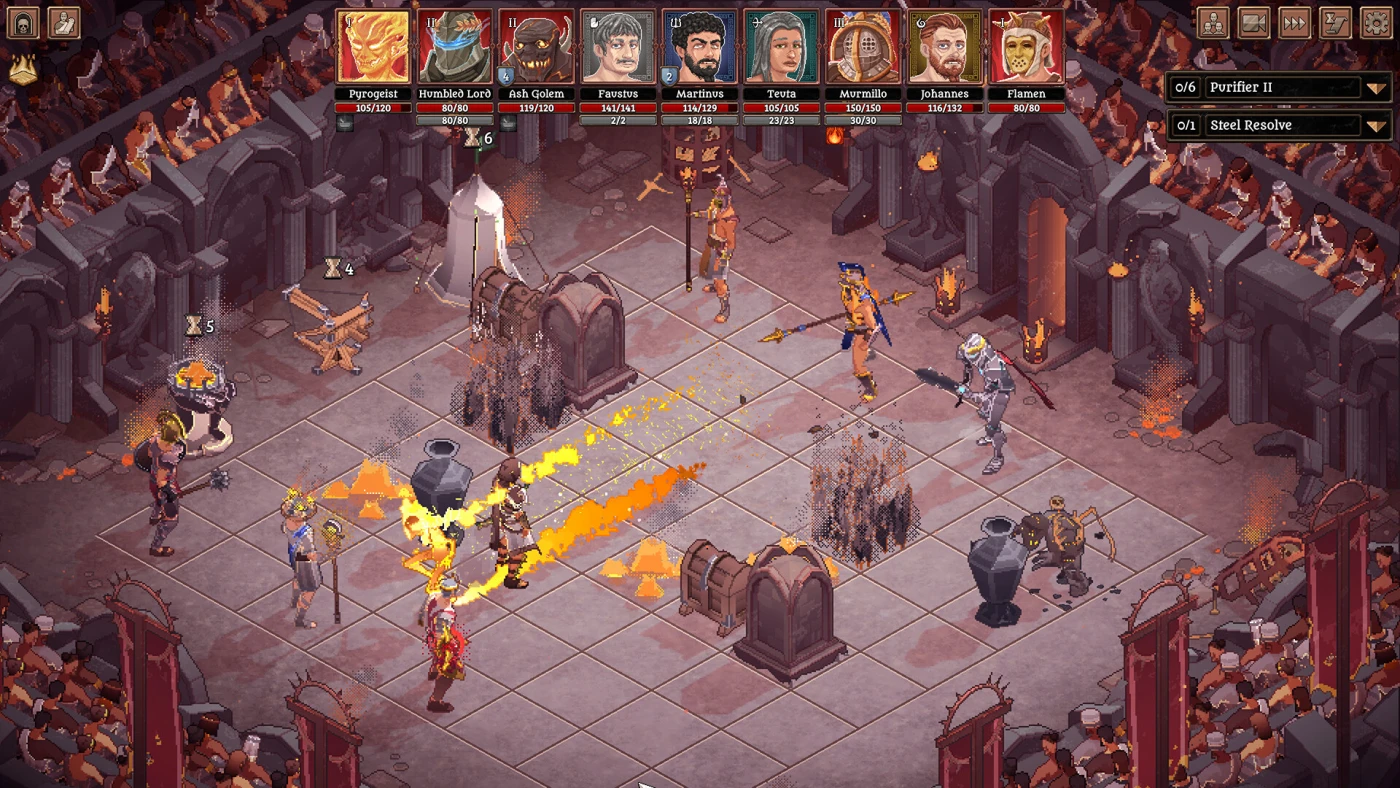The width and height of the screenshot is (1400, 788).
Task: Open the skull graveyard button
Action: coord(23,23)
